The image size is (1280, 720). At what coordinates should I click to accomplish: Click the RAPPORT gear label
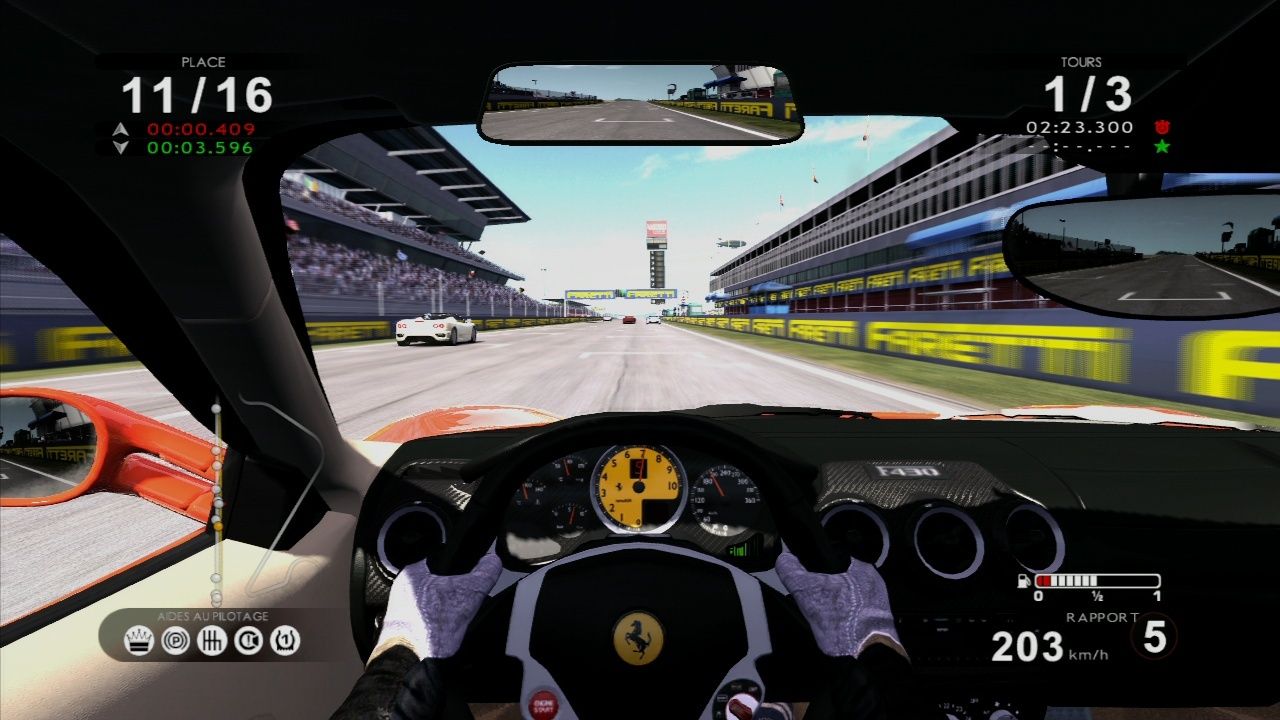click(1104, 618)
